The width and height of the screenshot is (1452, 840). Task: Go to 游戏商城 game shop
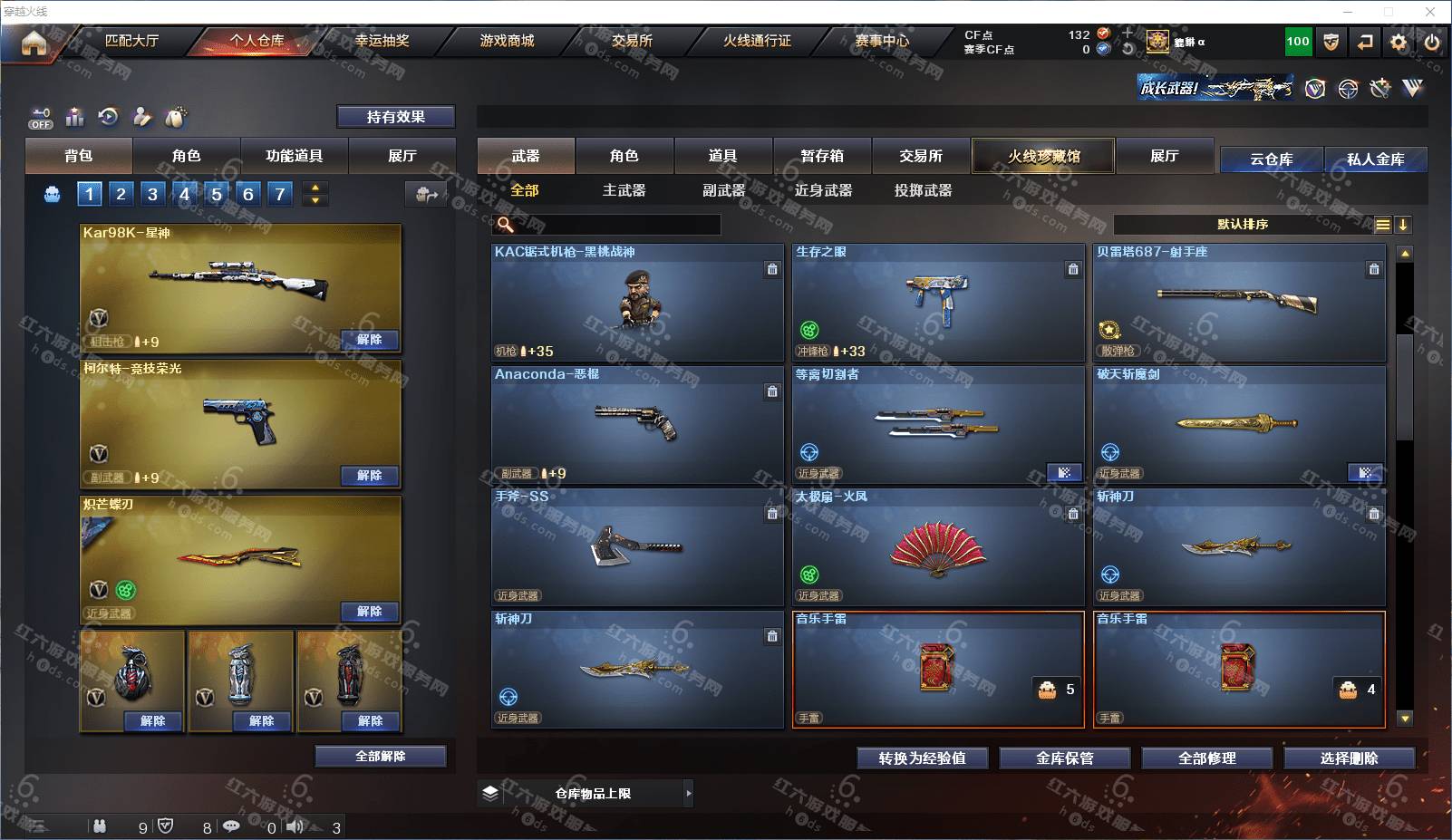coord(507,41)
